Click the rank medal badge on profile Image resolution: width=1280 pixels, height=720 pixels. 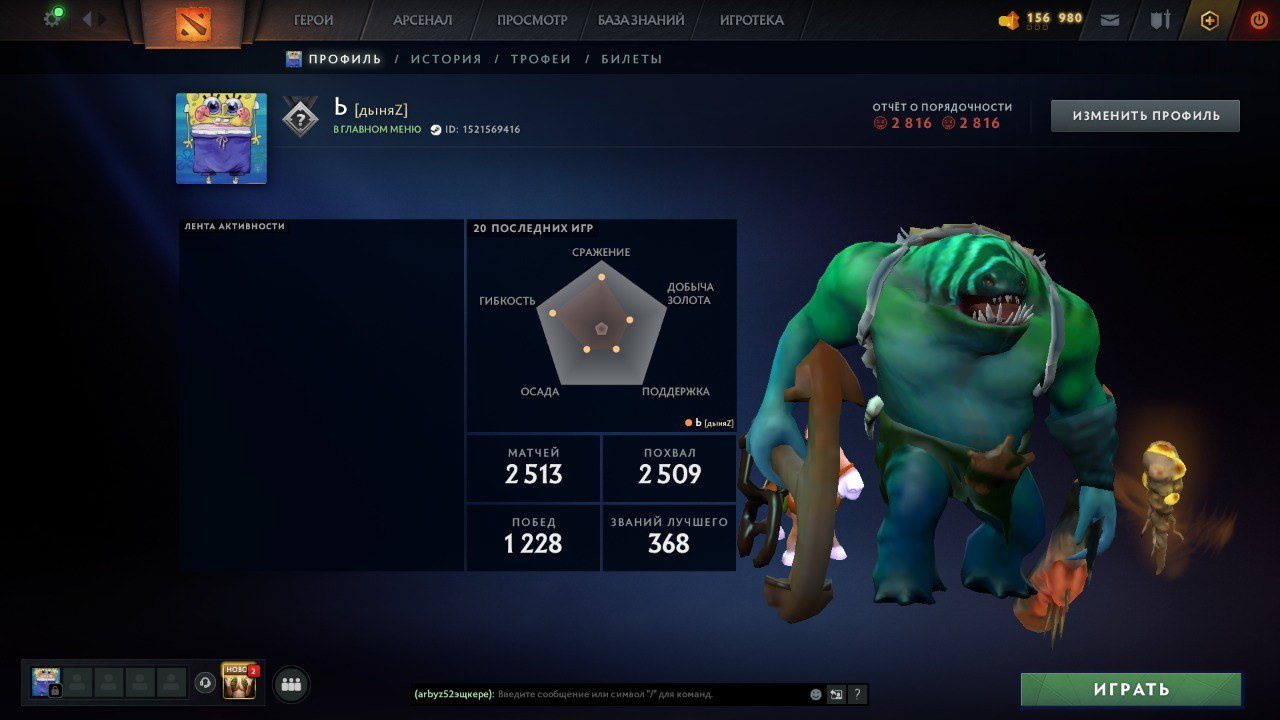301,117
